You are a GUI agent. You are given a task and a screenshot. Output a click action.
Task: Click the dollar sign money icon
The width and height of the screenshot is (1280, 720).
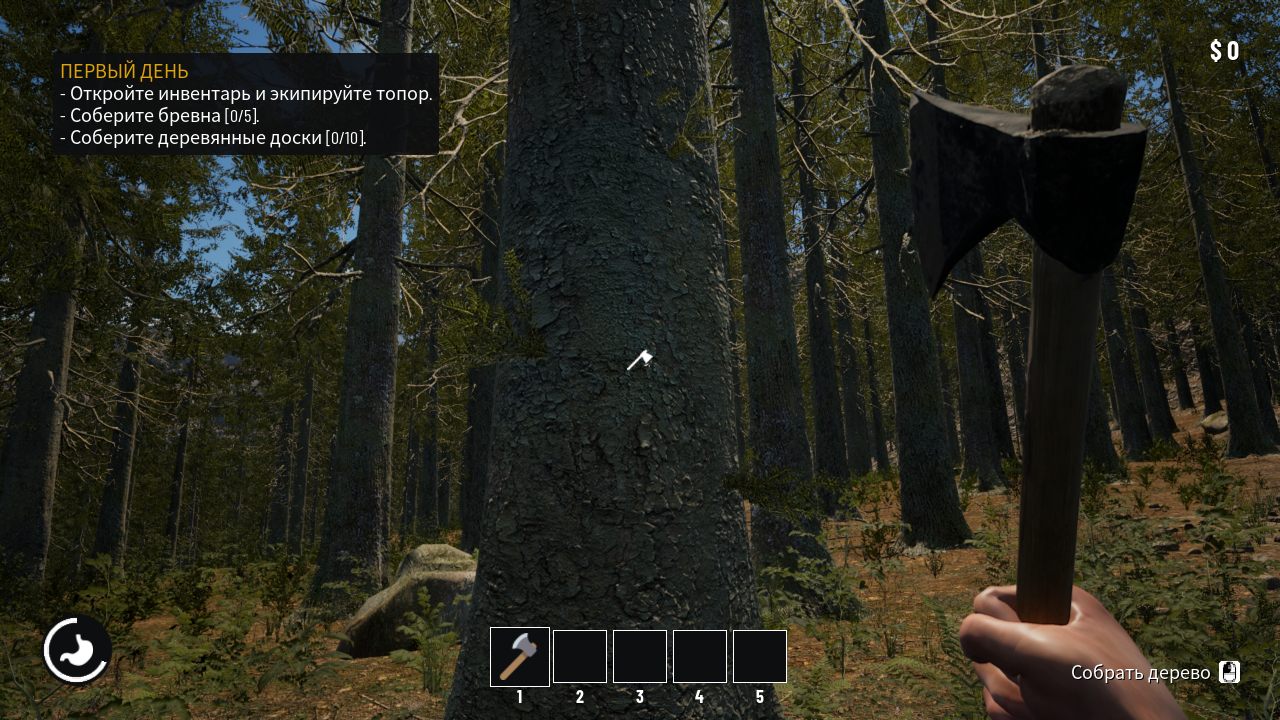point(1215,47)
